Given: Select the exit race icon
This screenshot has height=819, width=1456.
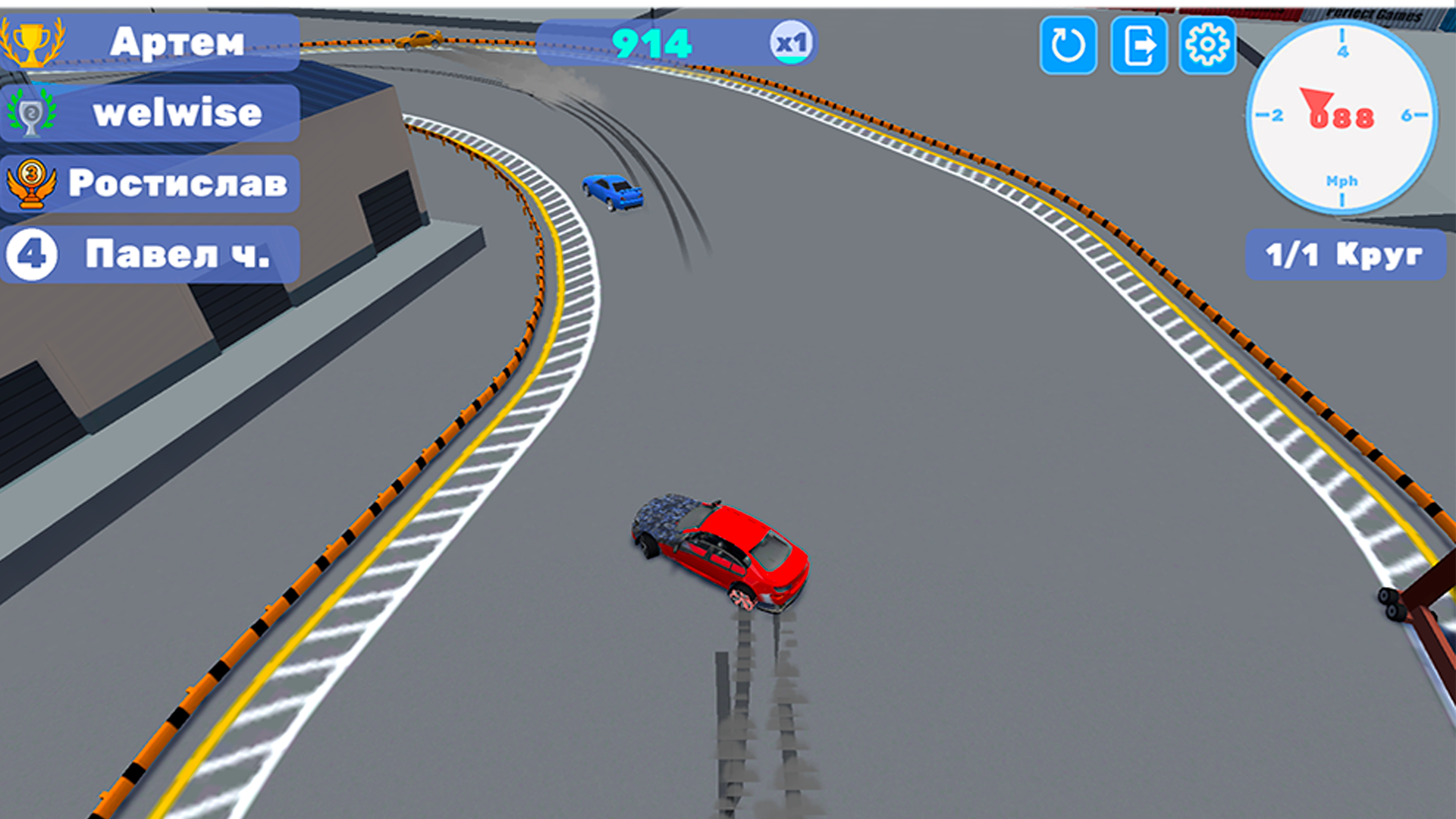Looking at the screenshot, I should [x=1139, y=46].
